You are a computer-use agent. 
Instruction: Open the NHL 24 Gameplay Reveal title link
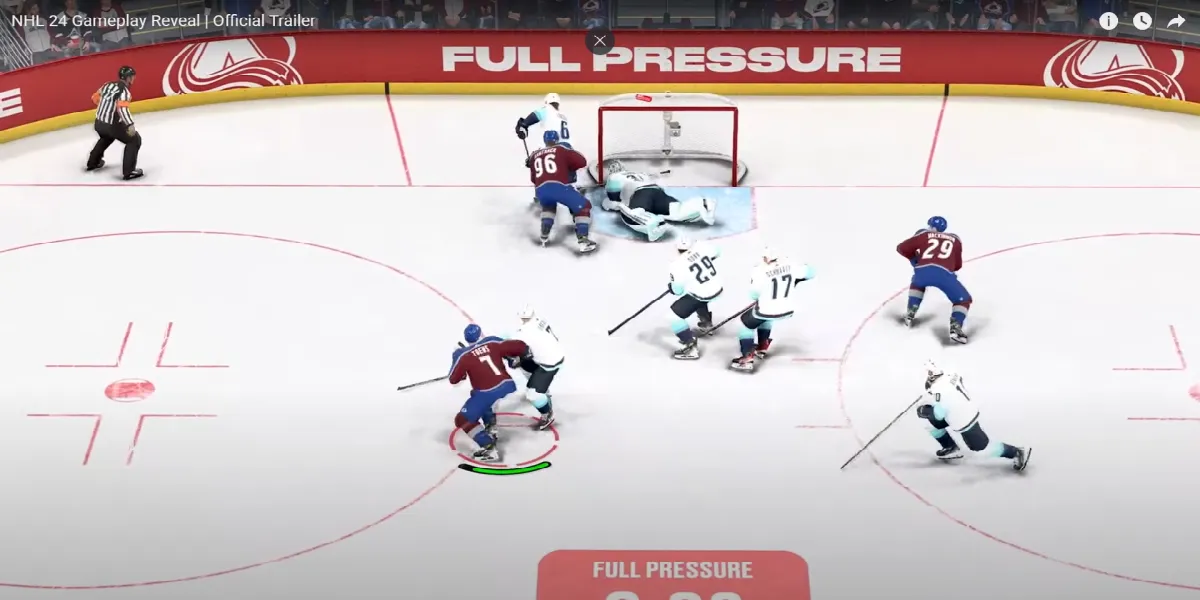pos(163,20)
